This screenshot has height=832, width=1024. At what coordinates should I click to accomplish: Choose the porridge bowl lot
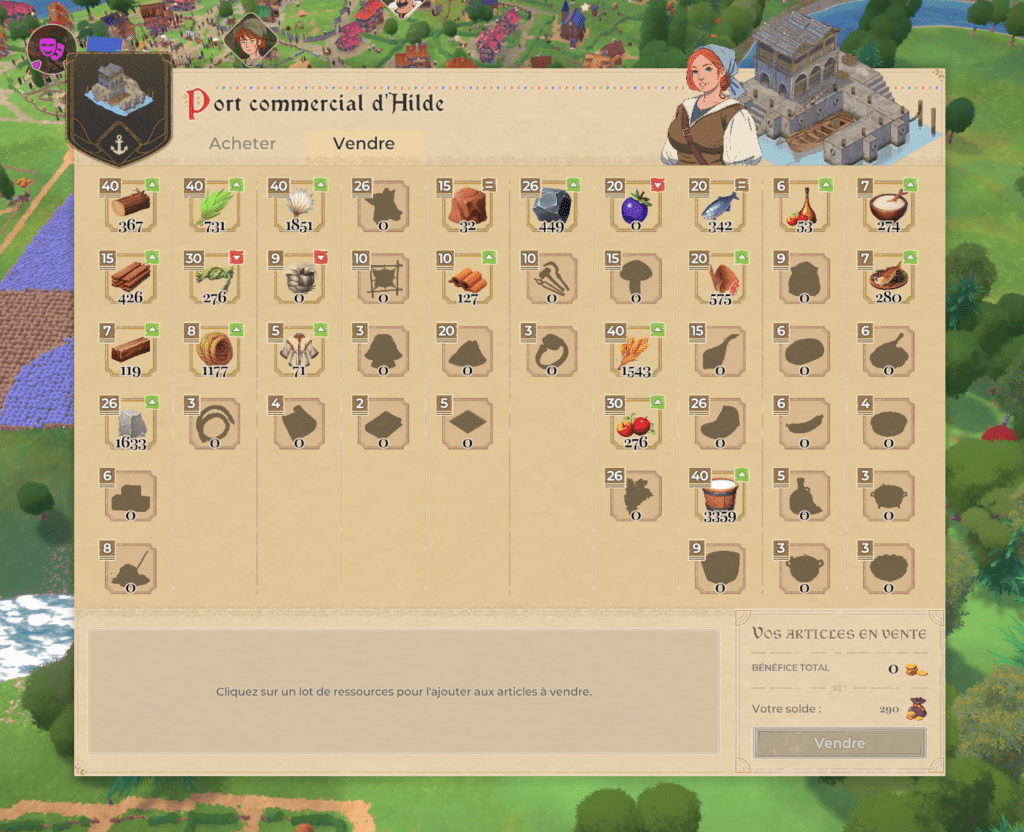pyautogui.click(x=887, y=206)
